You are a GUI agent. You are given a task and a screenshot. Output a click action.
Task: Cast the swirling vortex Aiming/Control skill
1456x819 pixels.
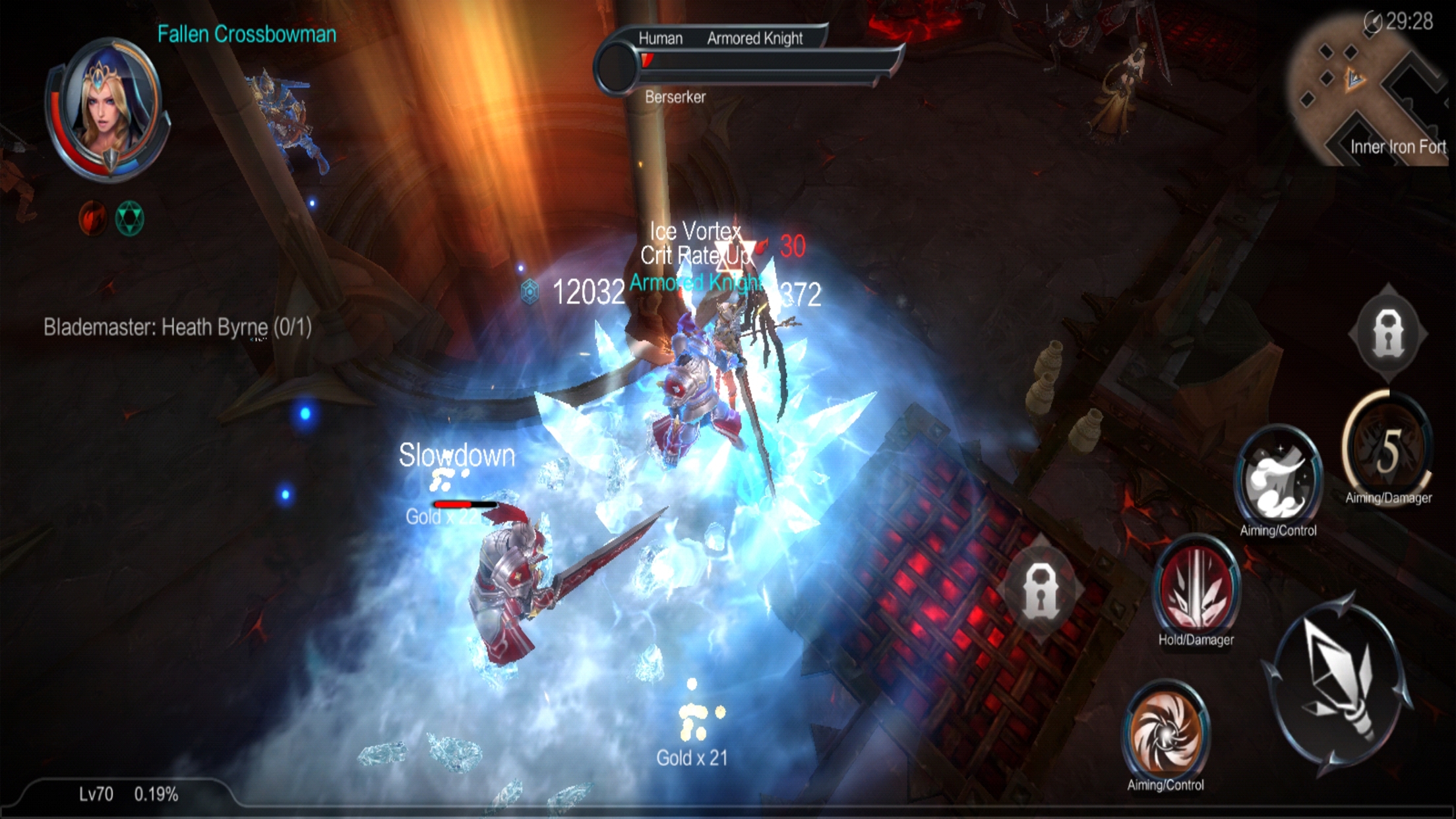coord(1166,731)
